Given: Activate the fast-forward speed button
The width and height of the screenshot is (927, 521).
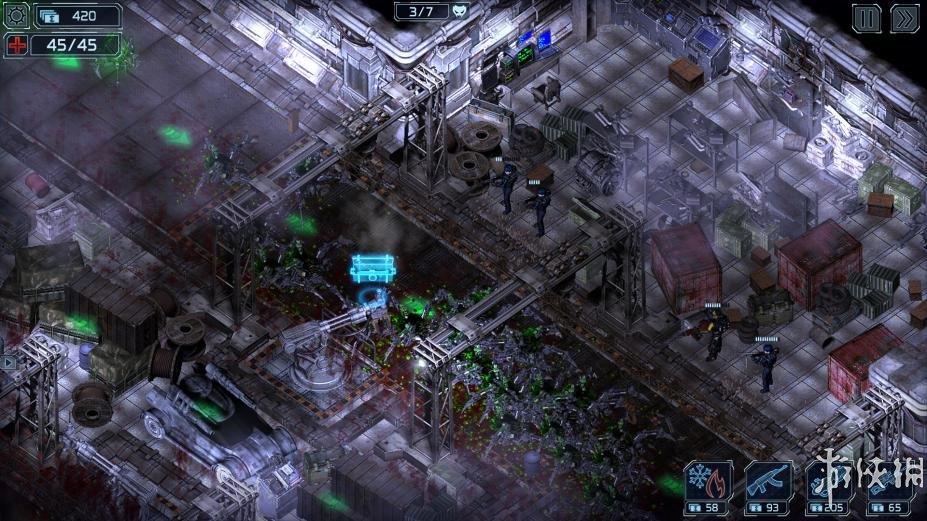Looking at the screenshot, I should [x=903, y=19].
